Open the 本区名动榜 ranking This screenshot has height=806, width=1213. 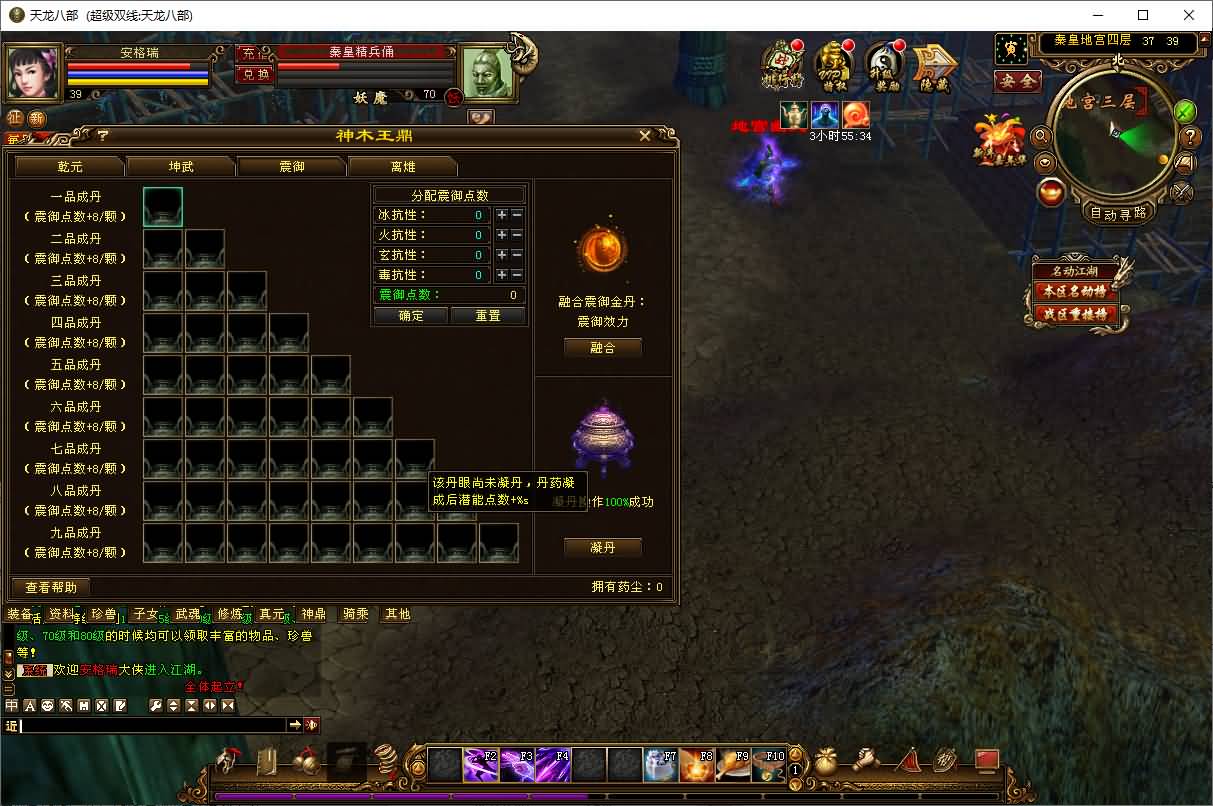(1076, 291)
